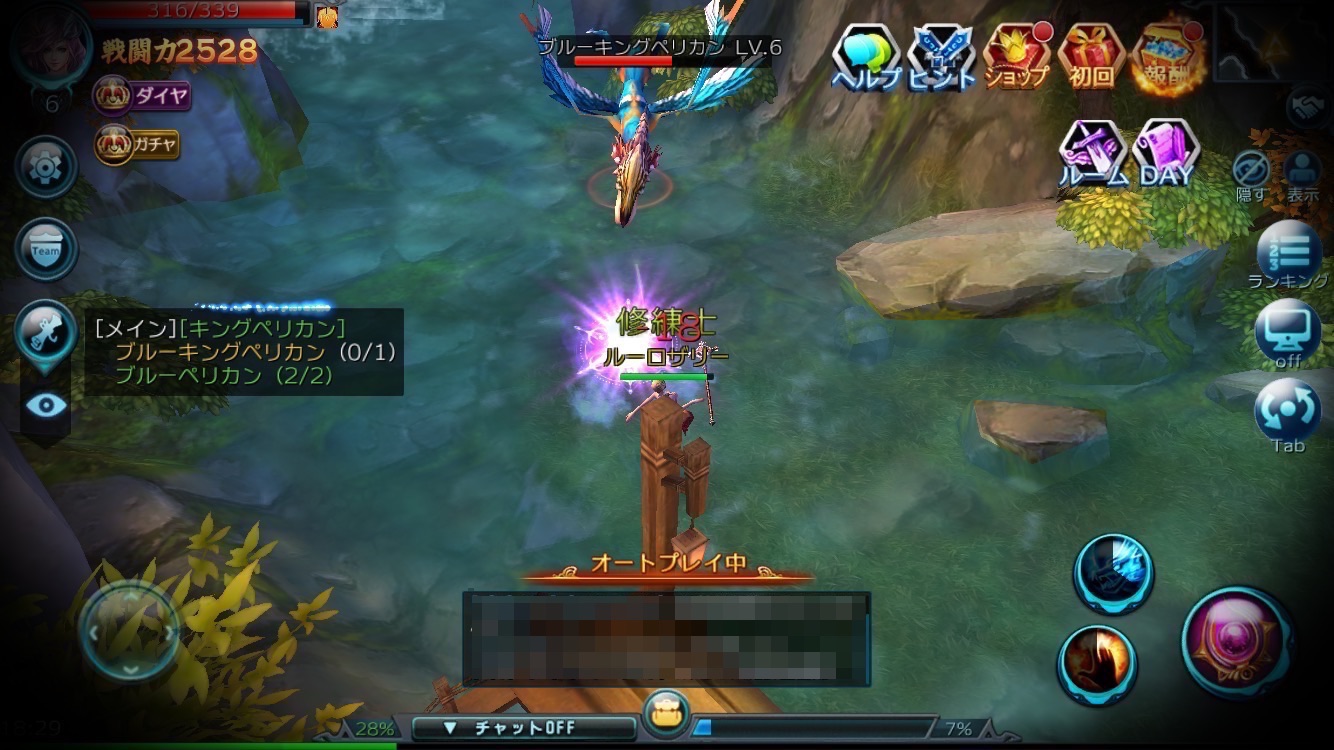Claim rewards via the 報酬 icon

pos(1167,56)
